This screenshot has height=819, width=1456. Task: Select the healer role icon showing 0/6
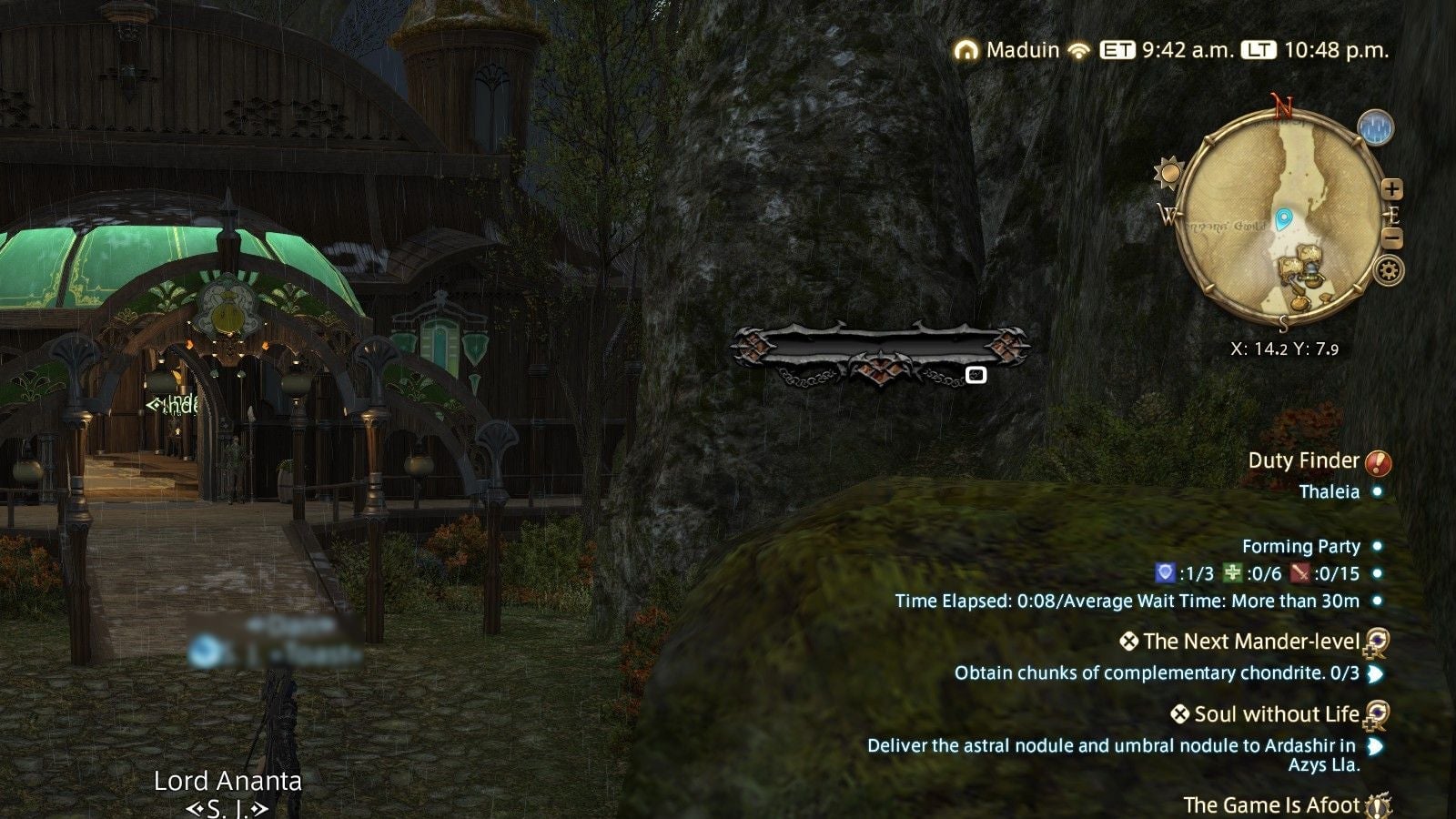pos(1231,573)
